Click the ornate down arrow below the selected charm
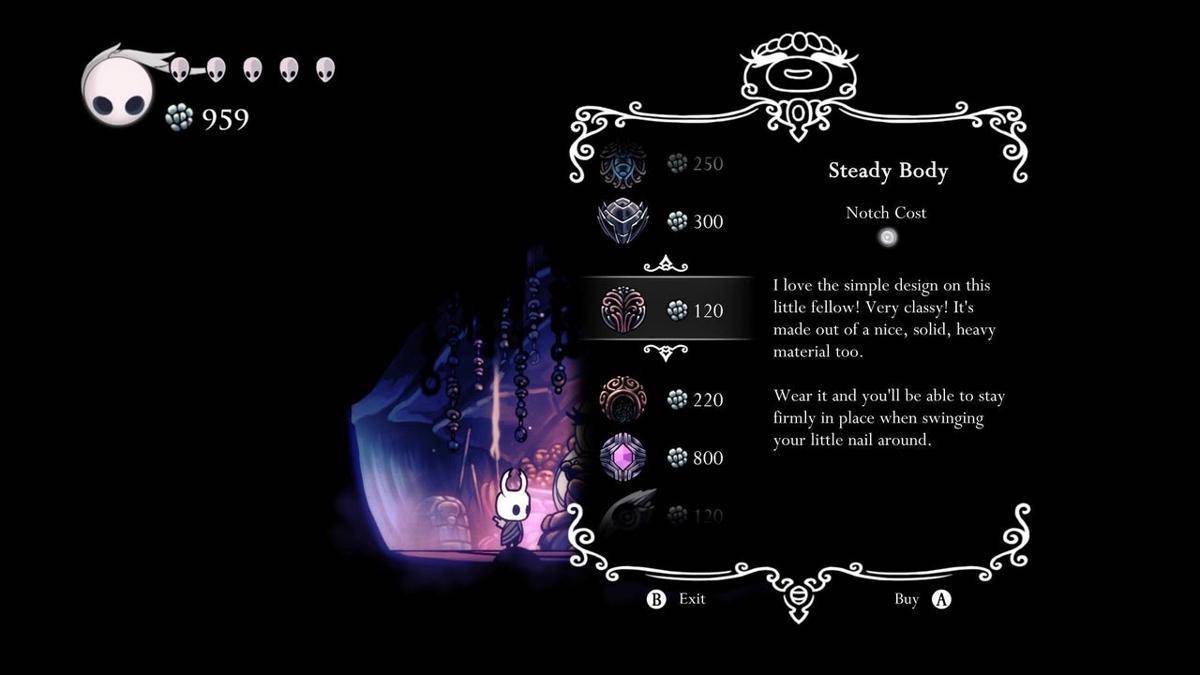Image resolution: width=1200 pixels, height=675 pixels. click(665, 352)
